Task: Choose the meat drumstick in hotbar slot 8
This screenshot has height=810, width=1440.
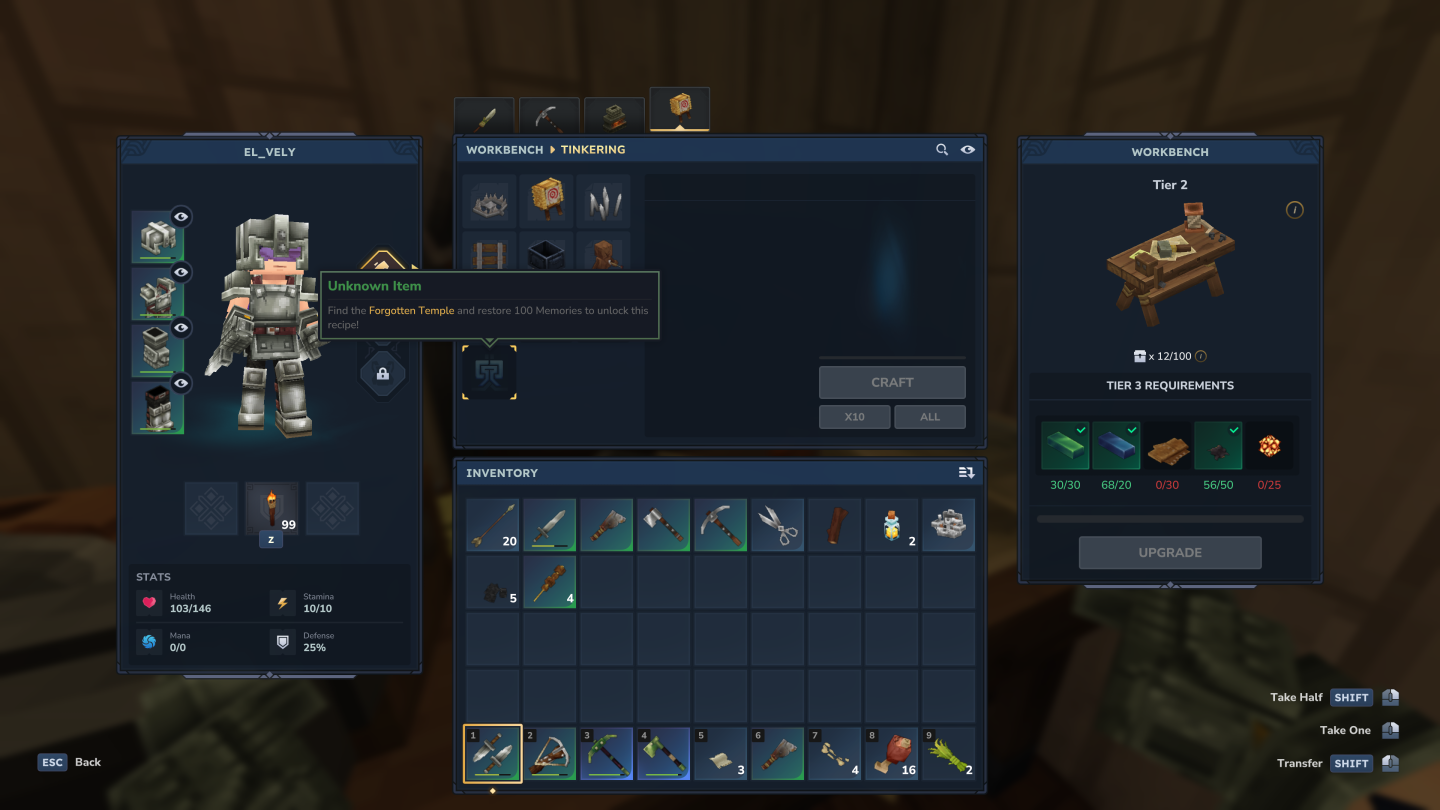Action: (x=891, y=754)
